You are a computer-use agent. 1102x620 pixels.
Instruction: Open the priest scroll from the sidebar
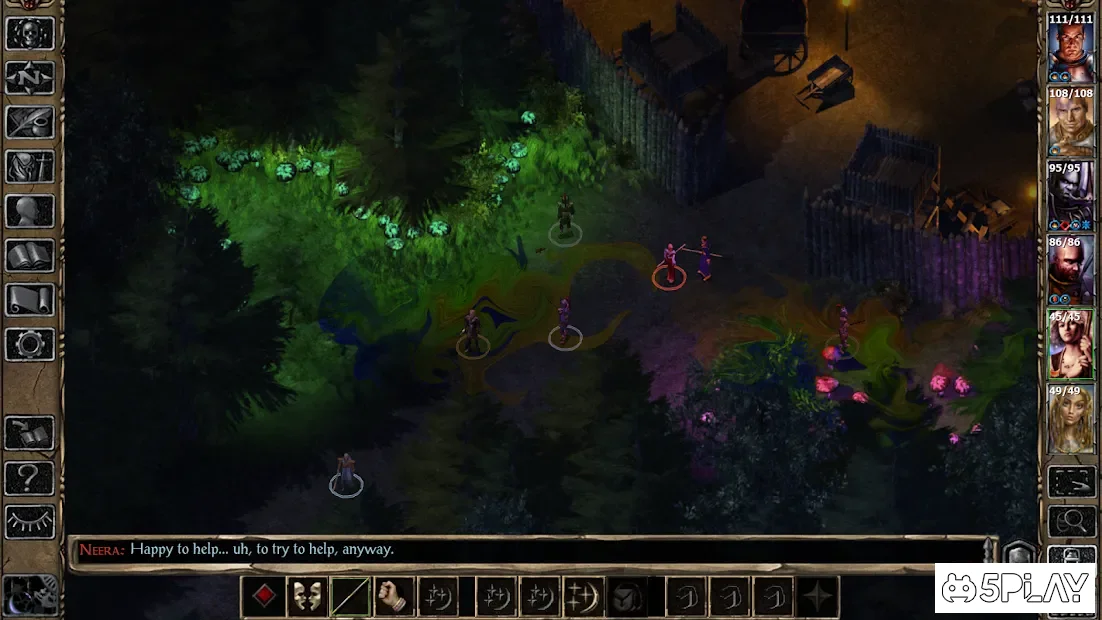pos(30,299)
